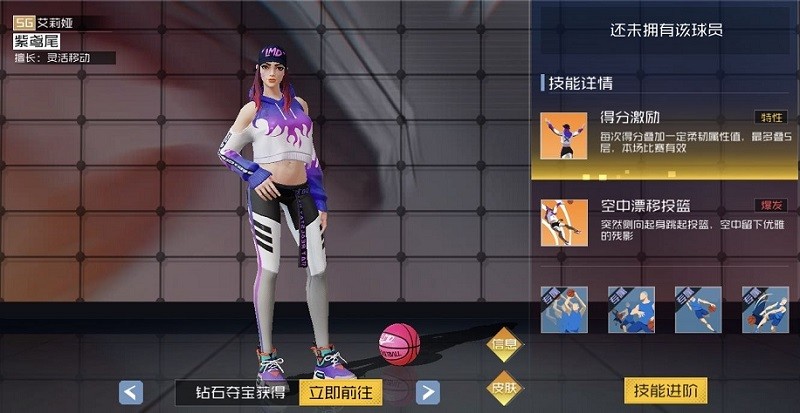Open the 技能进阶 skill upgrade button
Screen dimensions: 800x413
pos(666,390)
